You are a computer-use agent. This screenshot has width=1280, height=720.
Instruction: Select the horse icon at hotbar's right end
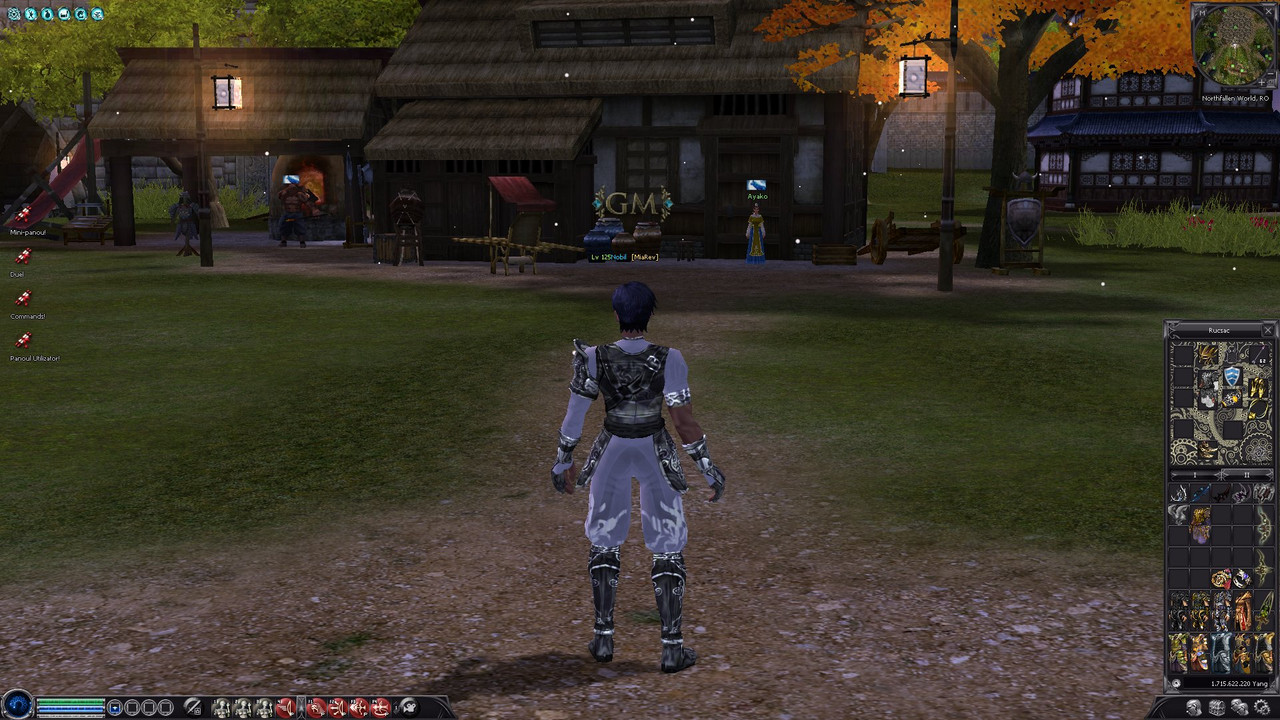tap(409, 707)
